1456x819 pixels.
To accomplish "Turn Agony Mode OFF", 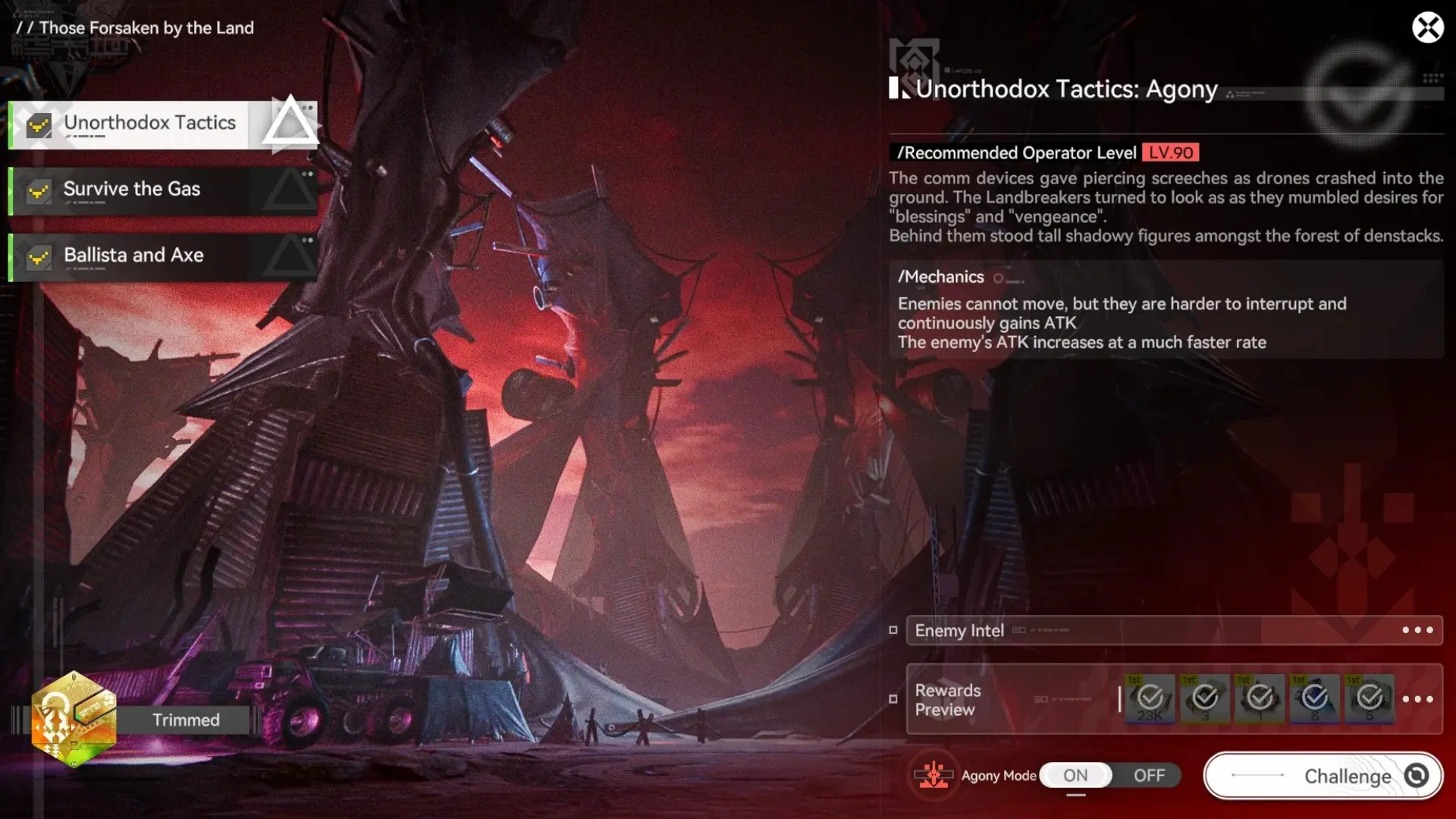I will coord(1150,775).
